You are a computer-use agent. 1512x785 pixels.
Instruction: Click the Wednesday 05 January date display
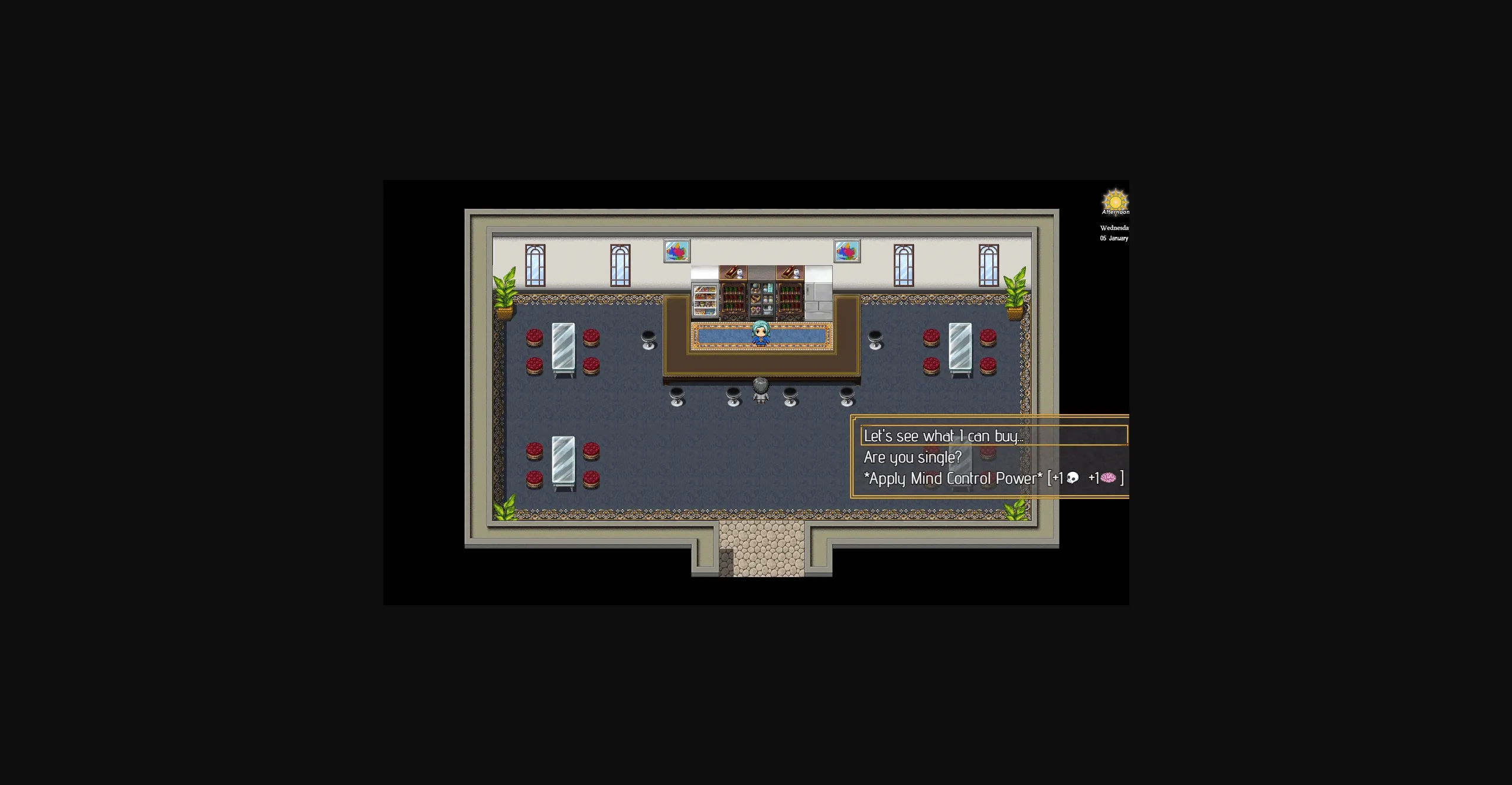click(x=1114, y=233)
